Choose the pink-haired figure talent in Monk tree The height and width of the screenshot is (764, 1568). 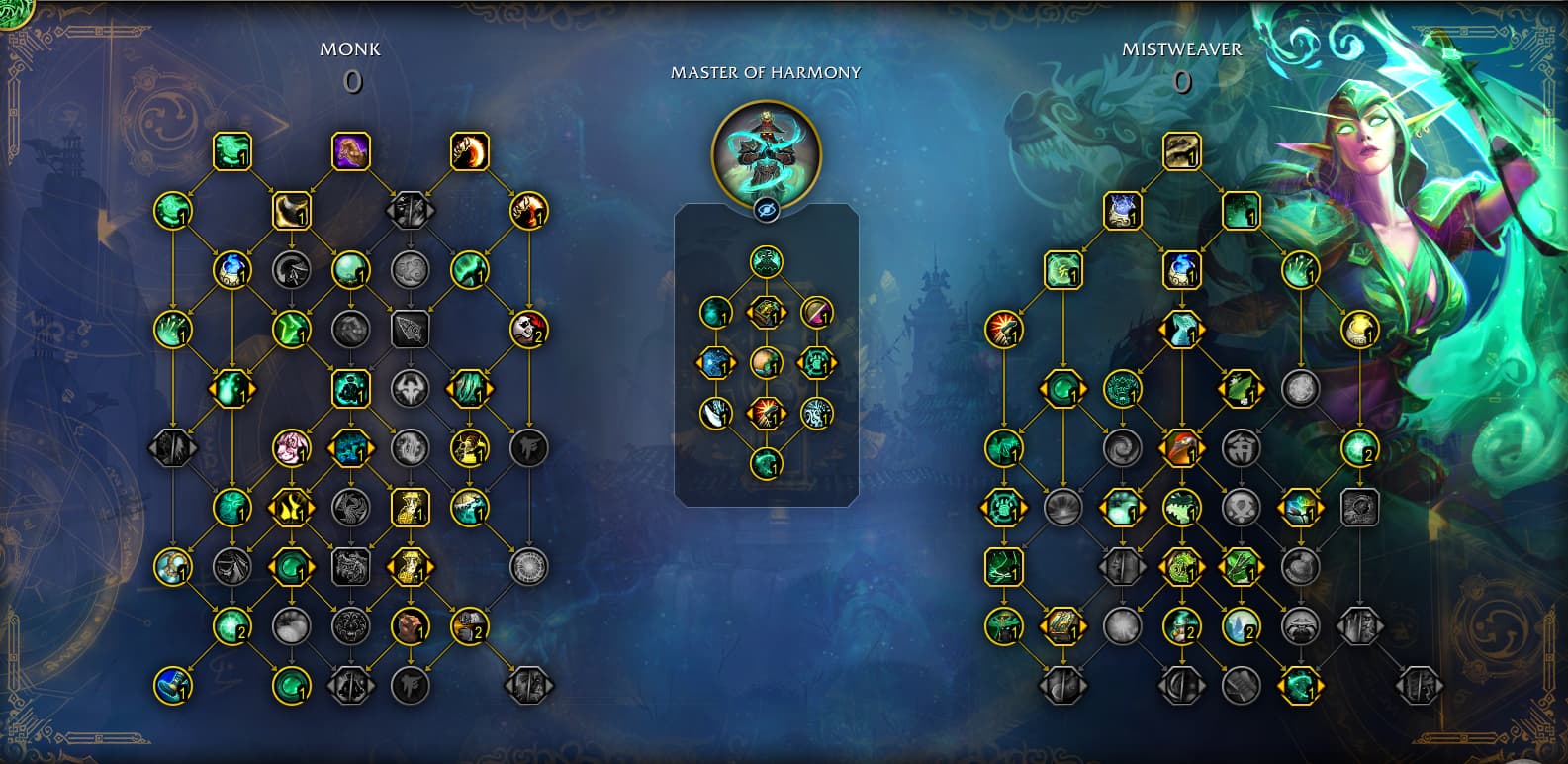(291, 448)
